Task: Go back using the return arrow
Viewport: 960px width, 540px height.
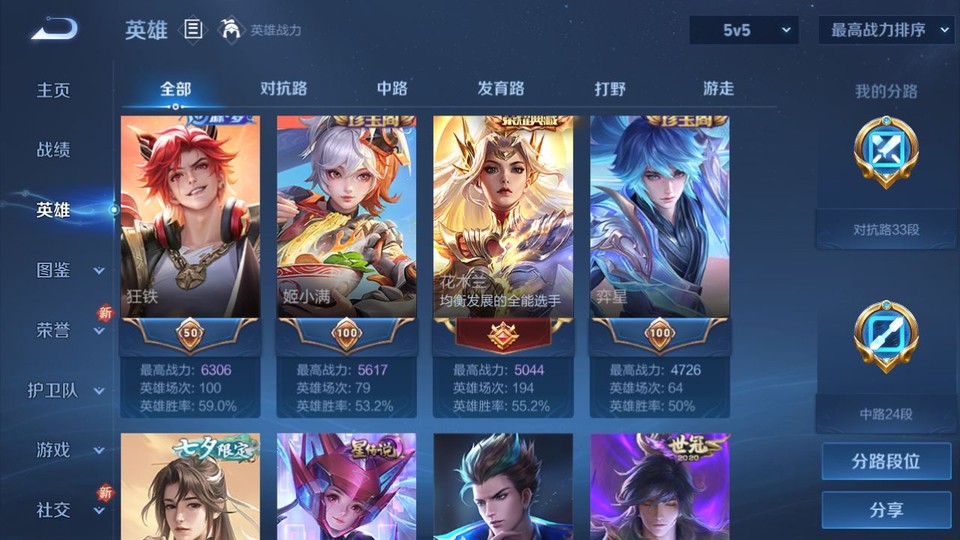Action: click(x=54, y=30)
